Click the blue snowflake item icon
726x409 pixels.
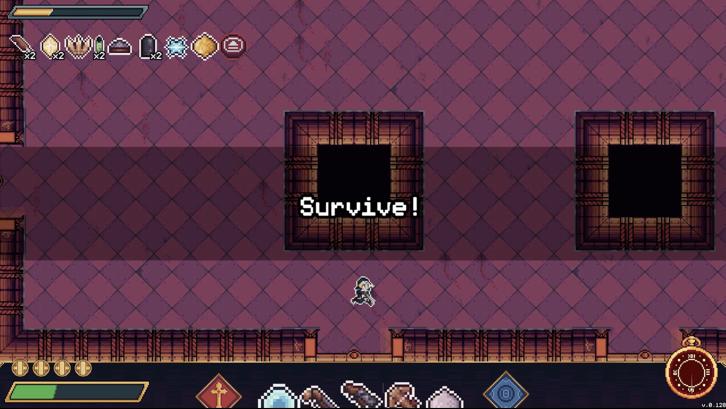(176, 46)
